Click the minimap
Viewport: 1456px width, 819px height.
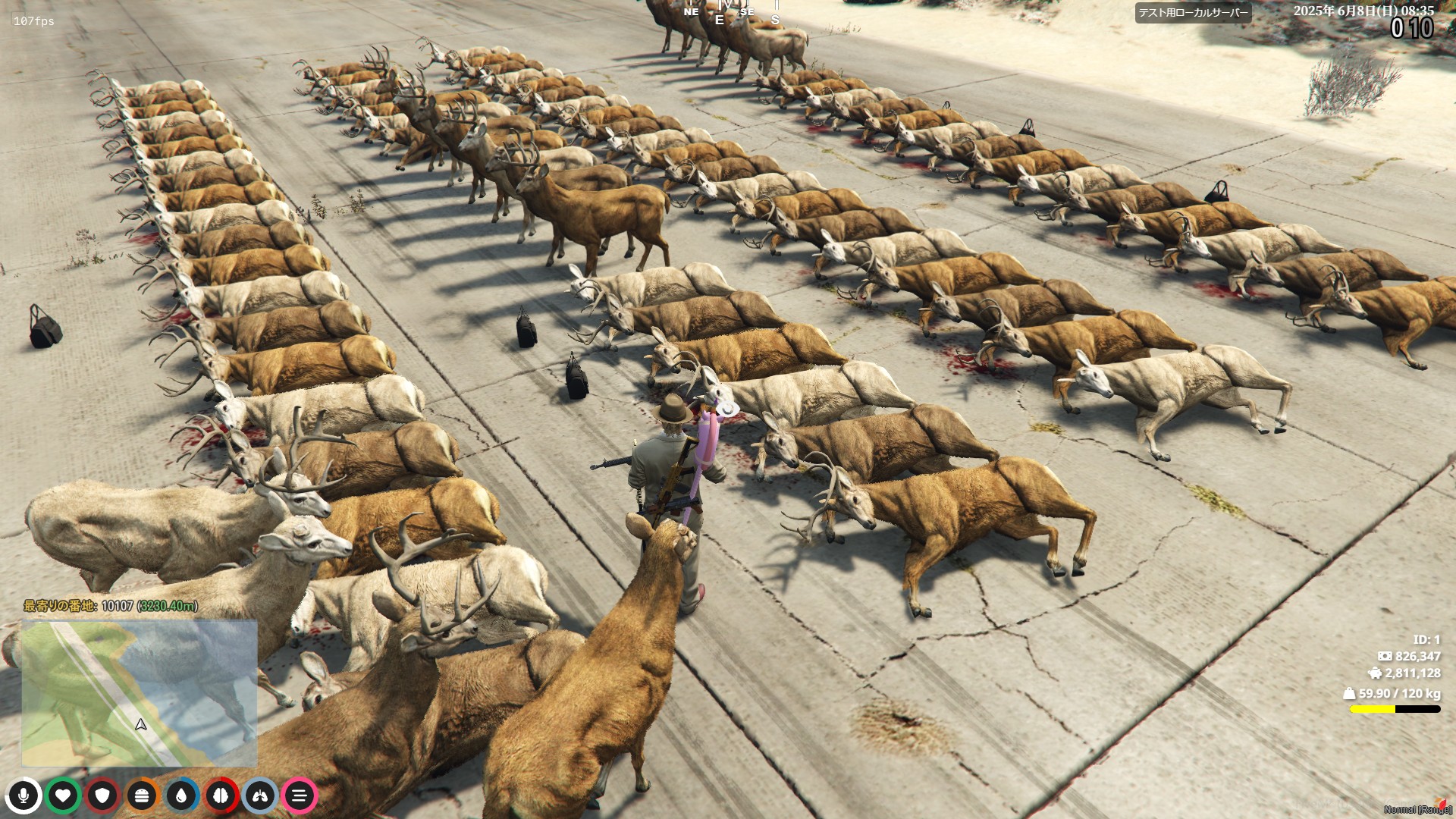(140, 693)
